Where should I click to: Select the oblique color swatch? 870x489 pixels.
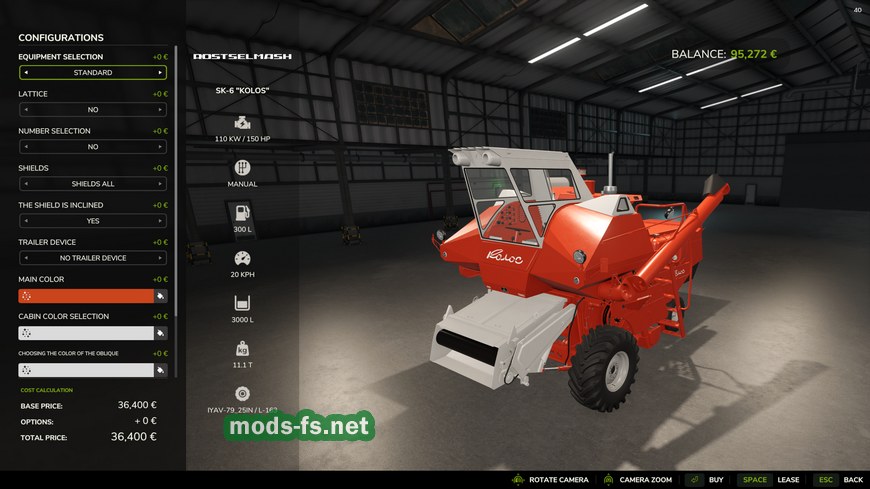coord(85,370)
